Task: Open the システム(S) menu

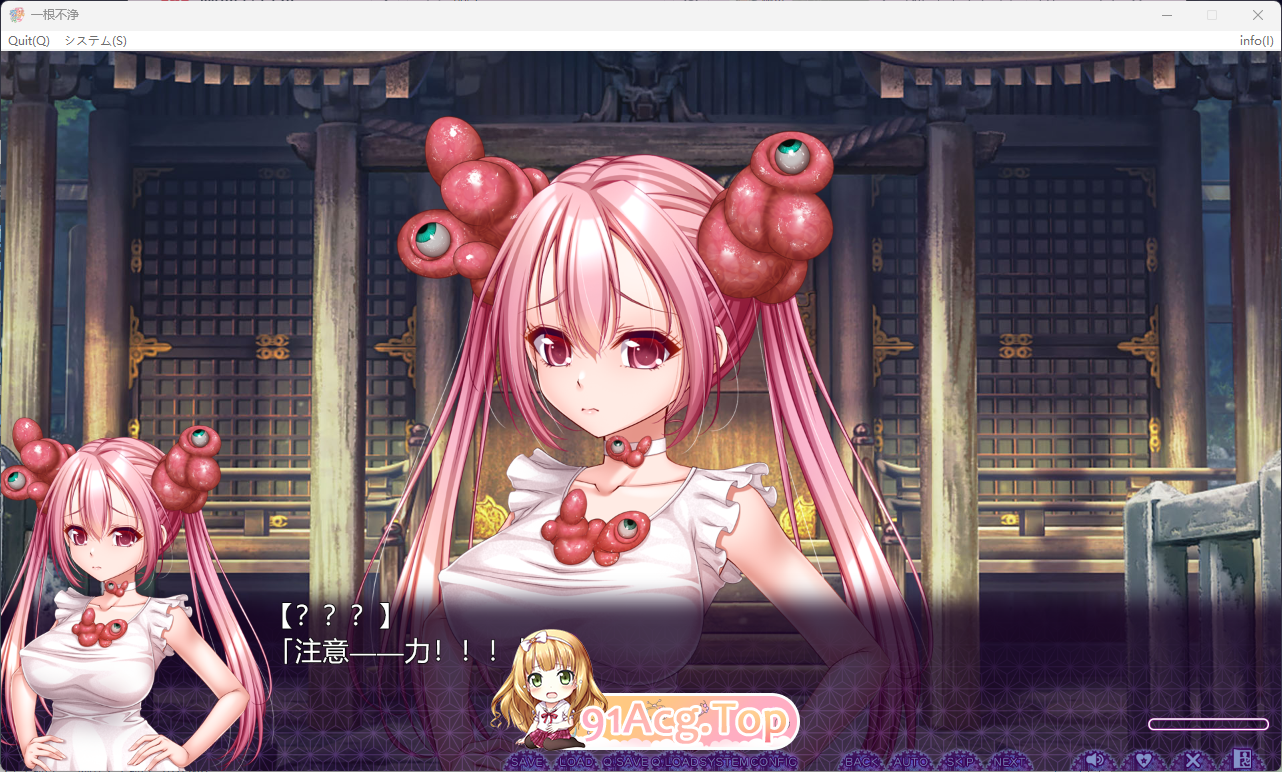Action: 94,41
